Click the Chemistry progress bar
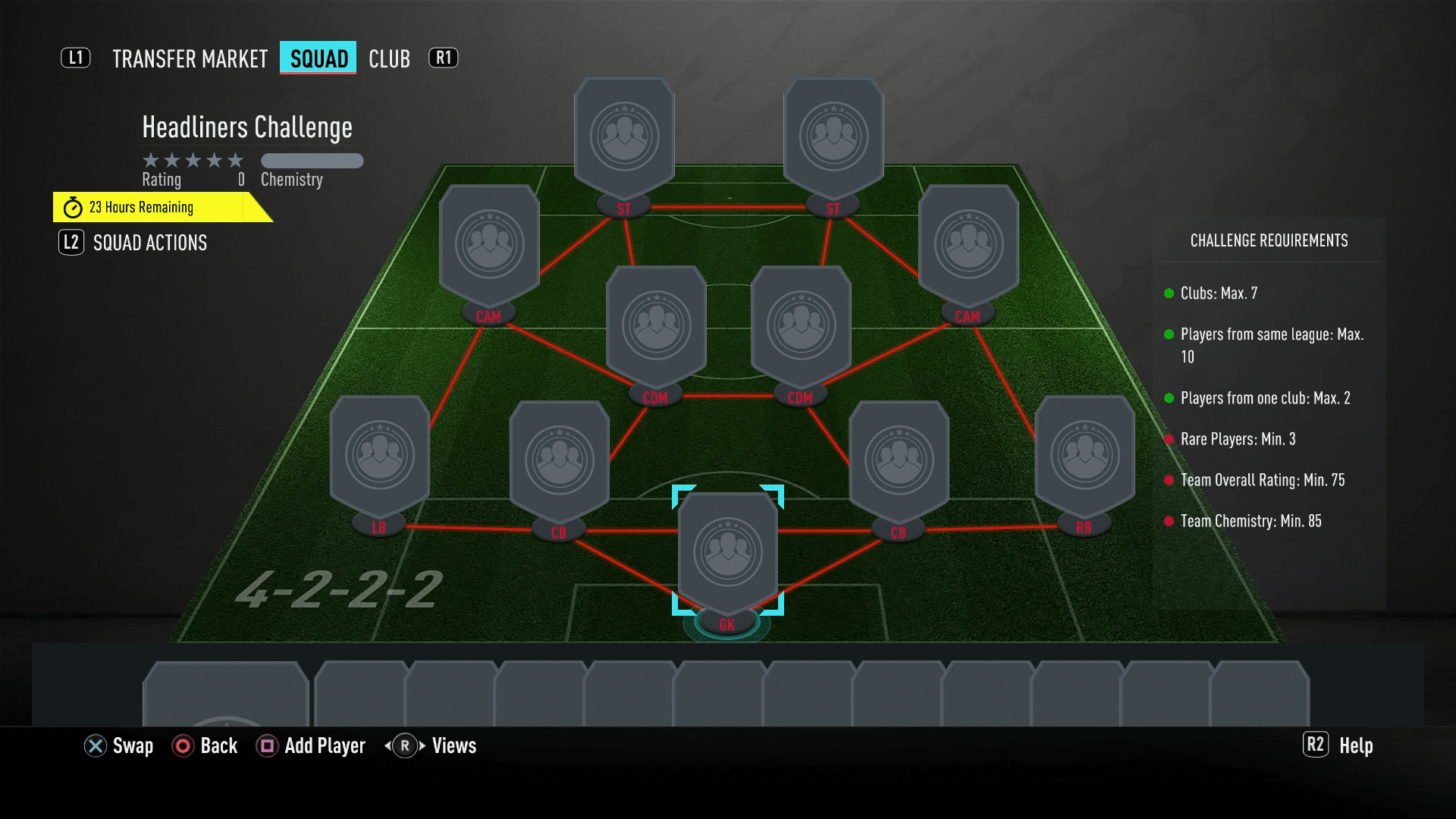Screen dimensions: 1456x819 click(x=312, y=161)
